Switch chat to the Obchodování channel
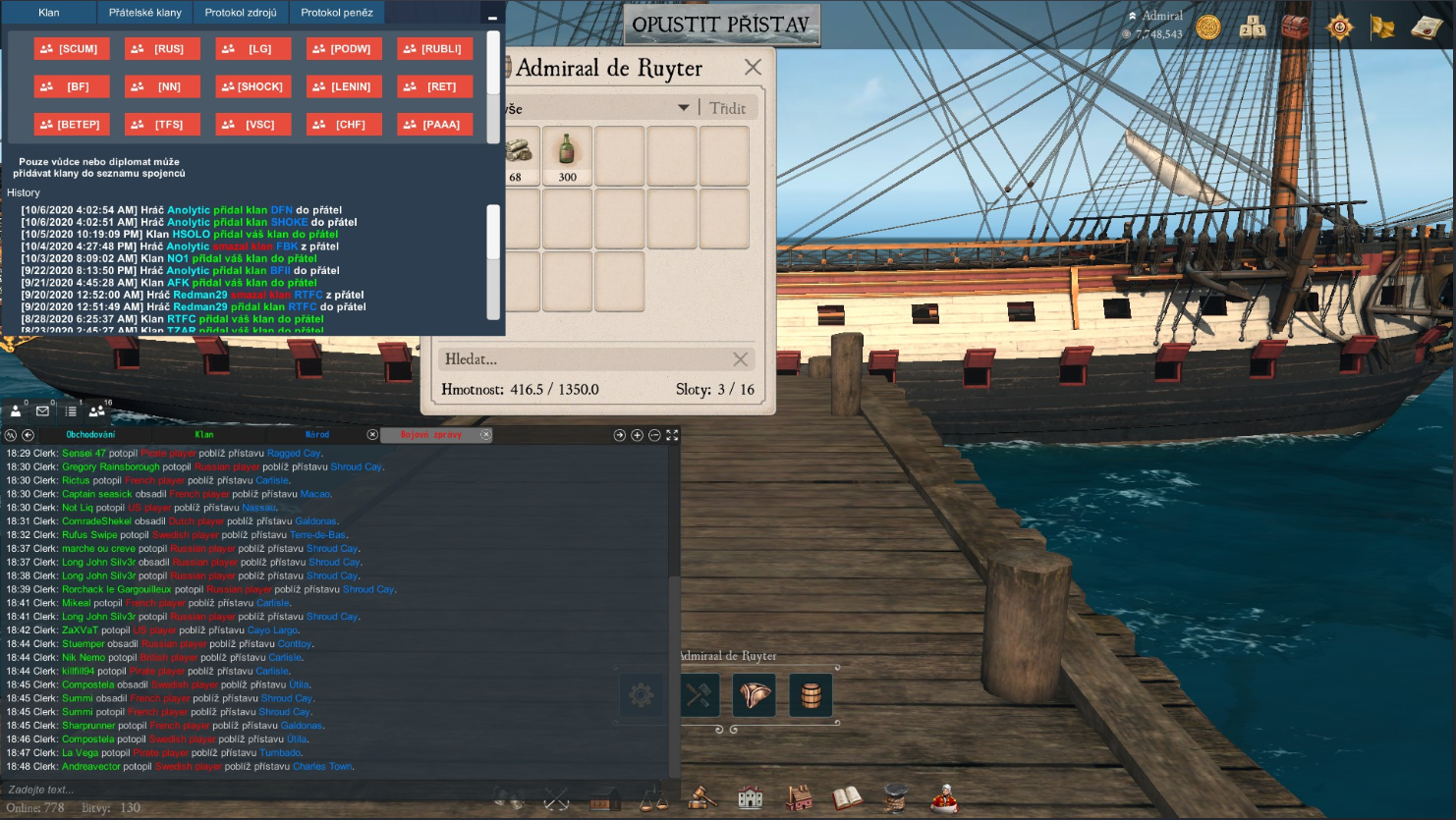Screen dimensions: 1456x820 tap(90, 434)
